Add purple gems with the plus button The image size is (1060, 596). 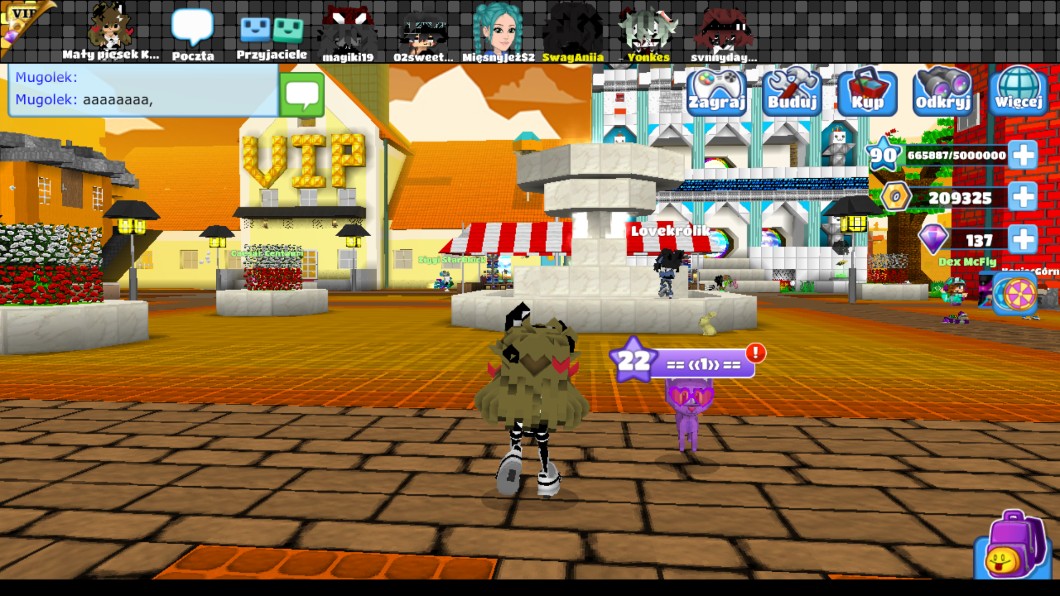tap(1023, 239)
